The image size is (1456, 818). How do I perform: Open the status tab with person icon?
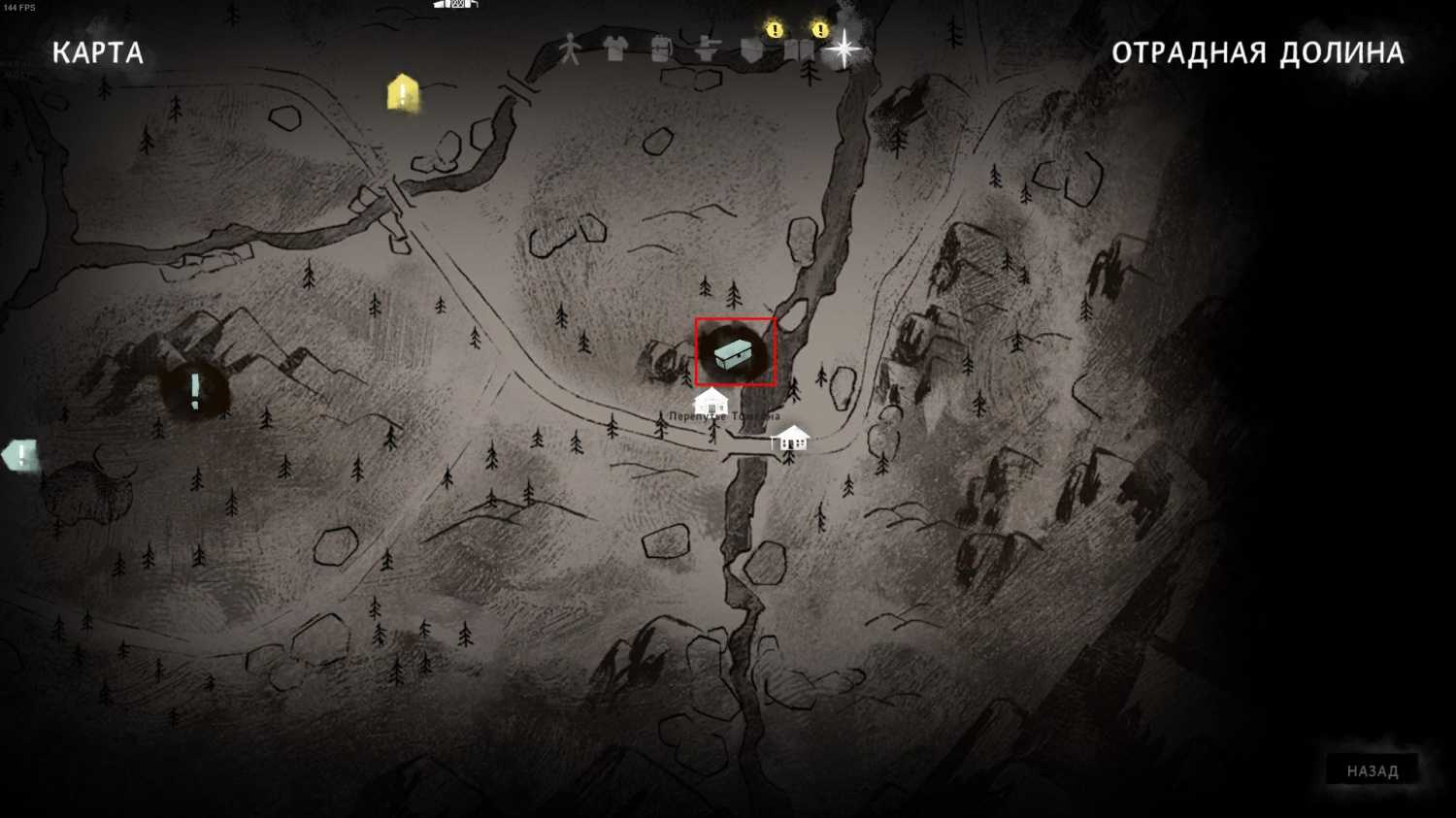[x=570, y=49]
